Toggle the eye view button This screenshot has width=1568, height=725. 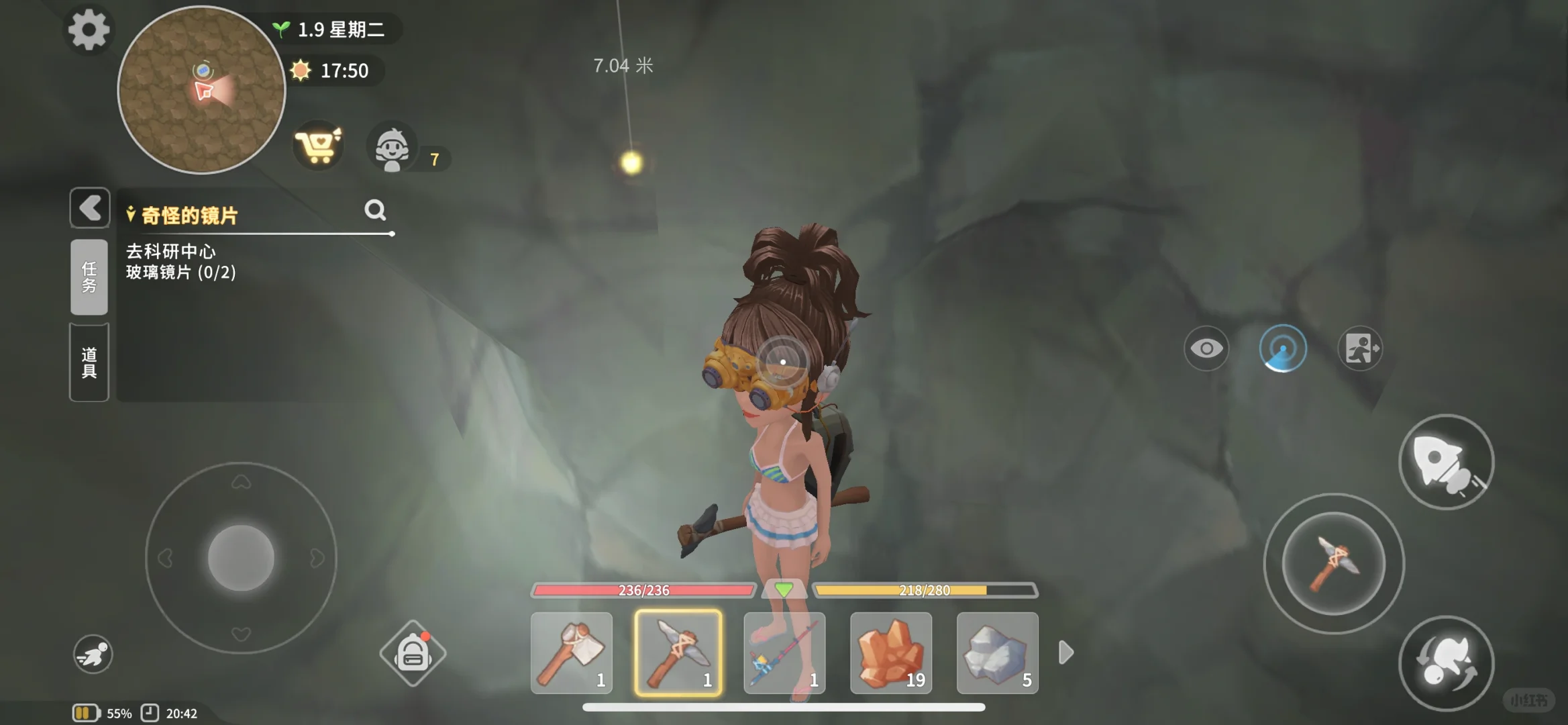[1206, 348]
